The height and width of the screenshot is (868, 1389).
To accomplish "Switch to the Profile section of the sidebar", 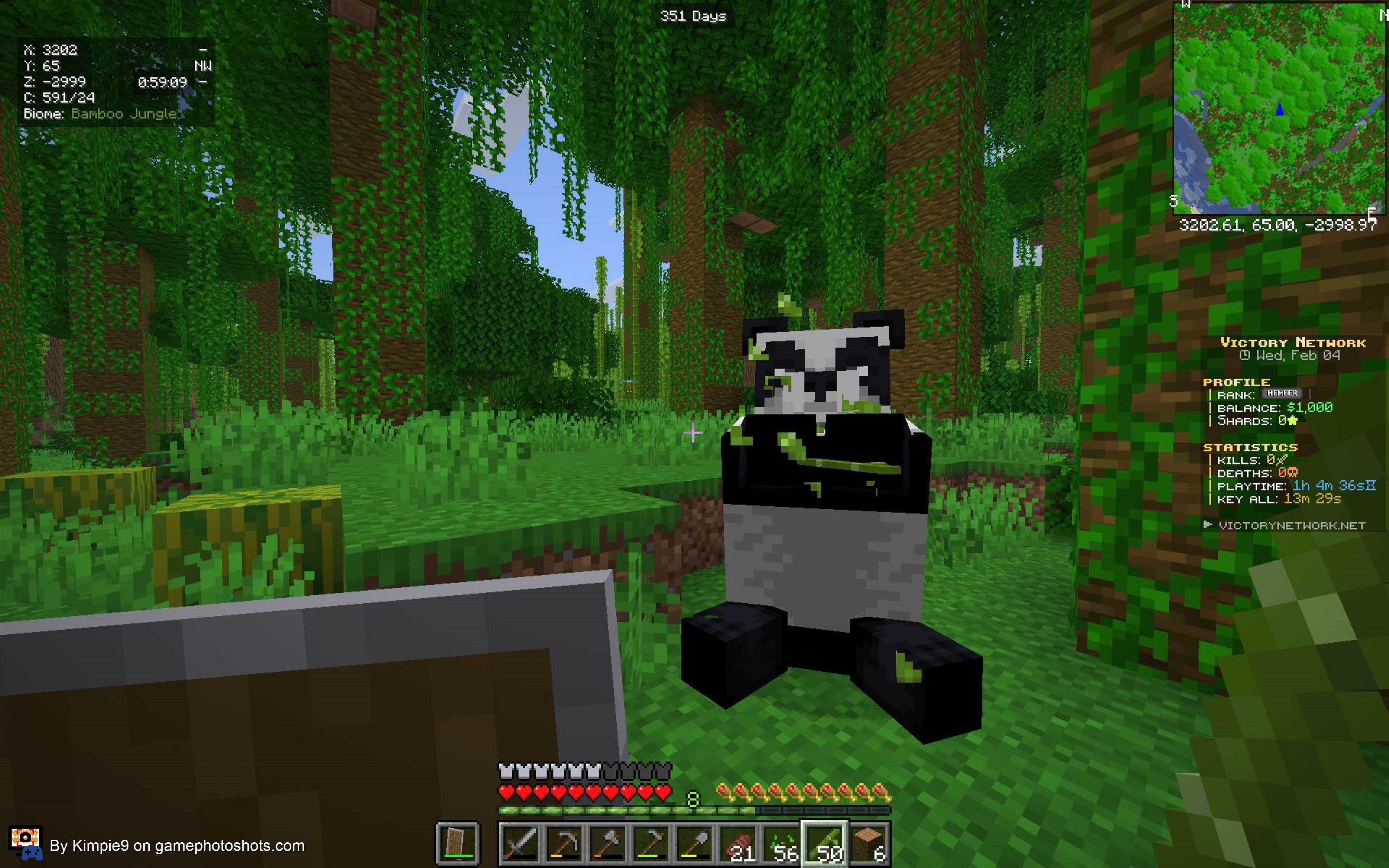I will pos(1236,383).
